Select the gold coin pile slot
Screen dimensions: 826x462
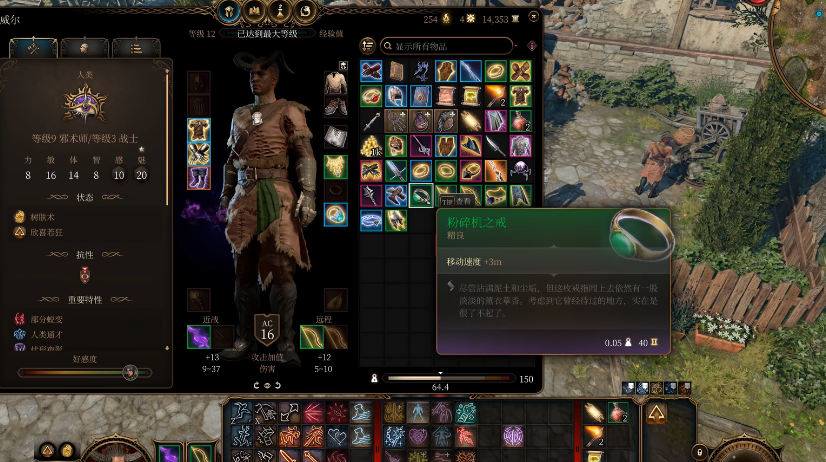coord(371,146)
